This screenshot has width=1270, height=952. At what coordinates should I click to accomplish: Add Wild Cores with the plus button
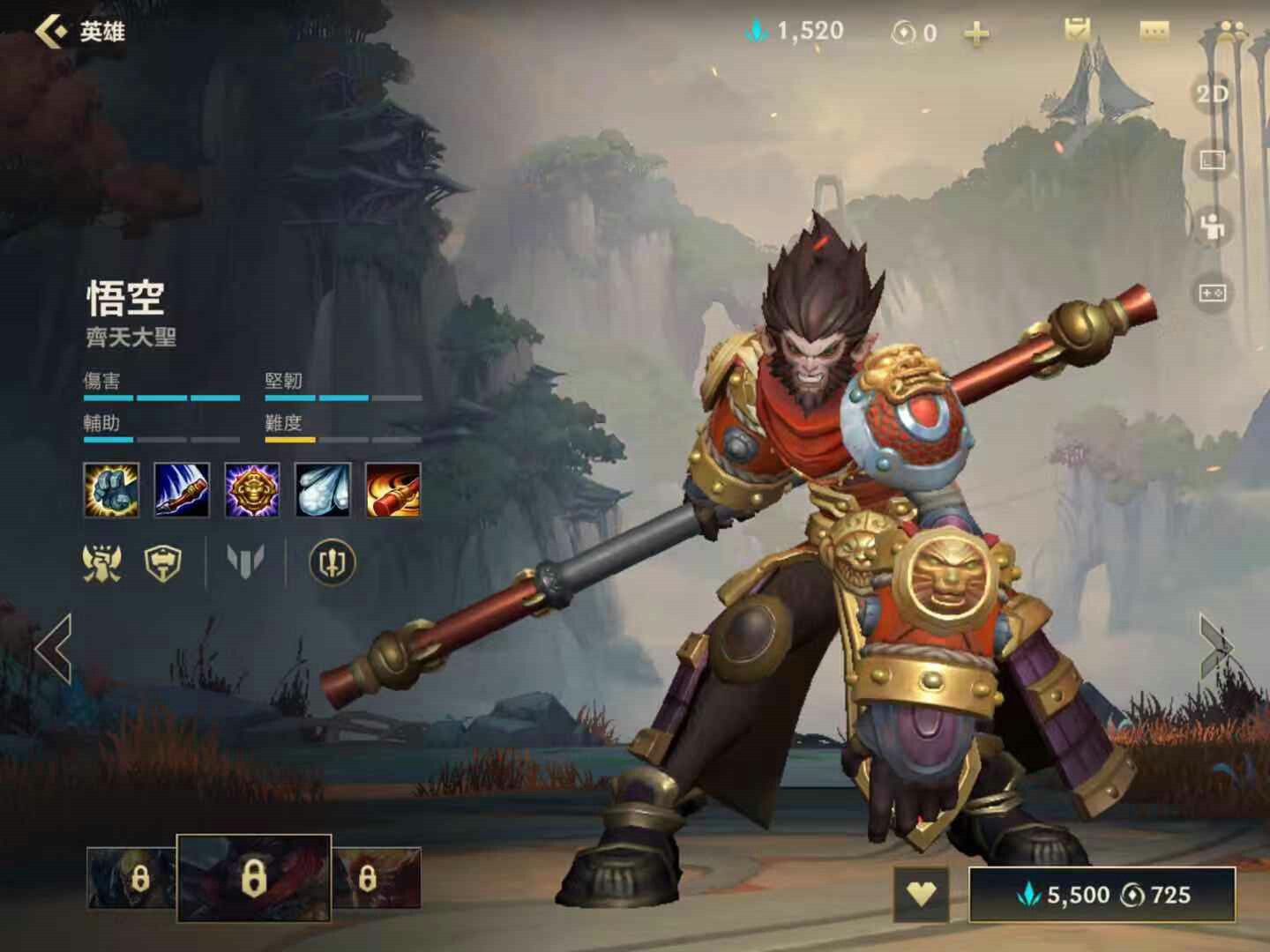(x=975, y=34)
